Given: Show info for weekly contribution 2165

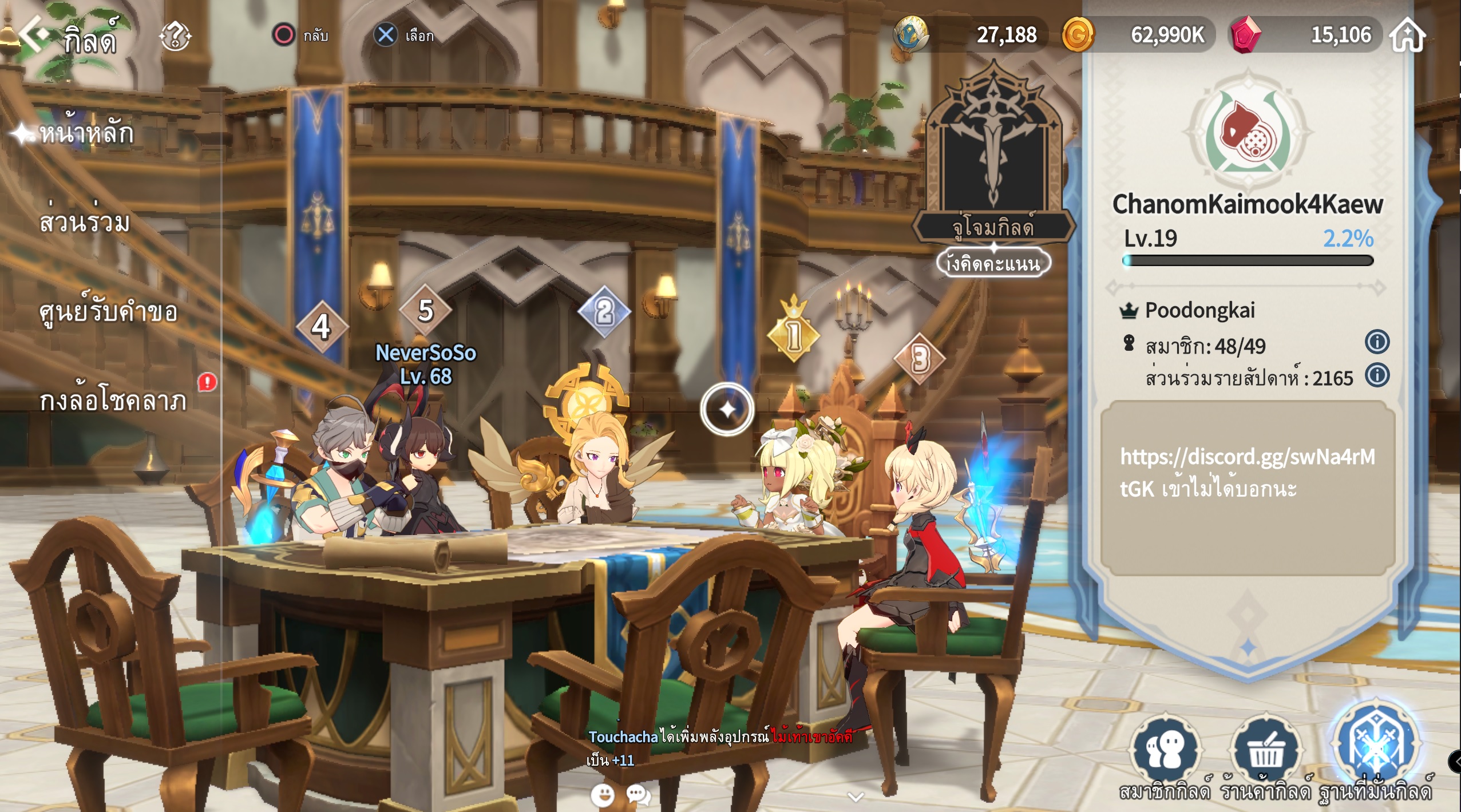Looking at the screenshot, I should click(x=1377, y=375).
